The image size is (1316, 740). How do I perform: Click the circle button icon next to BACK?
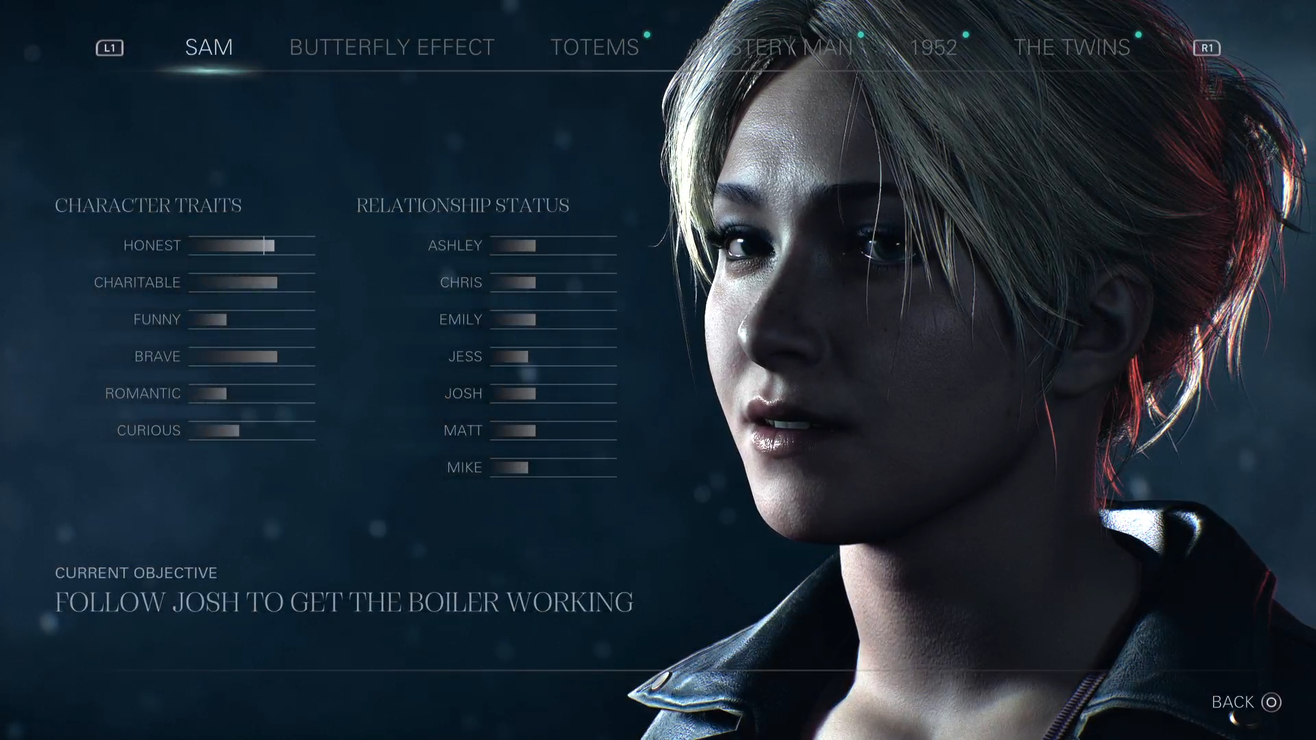[x=1271, y=702]
